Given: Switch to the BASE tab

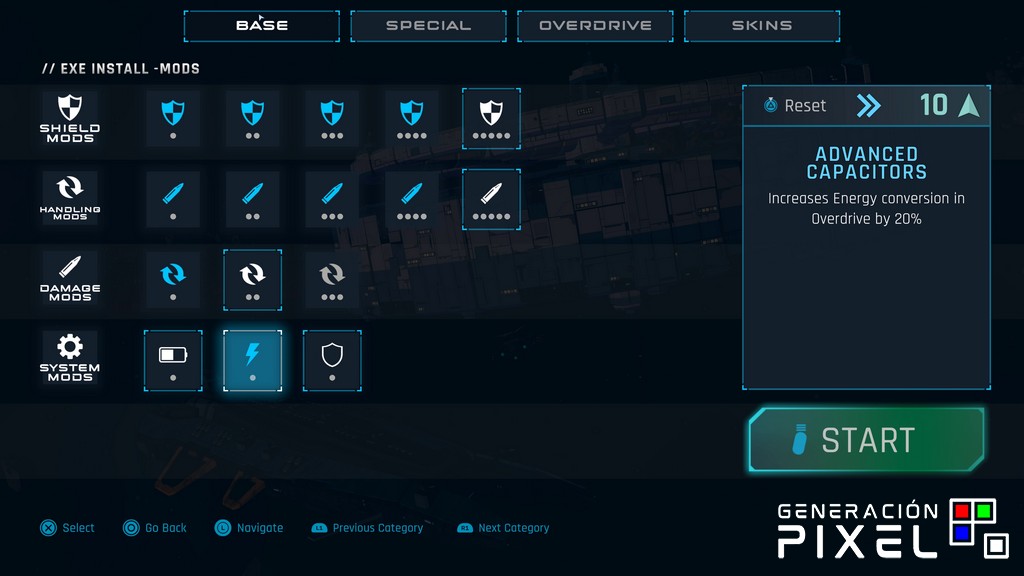Looking at the screenshot, I should 261,26.
